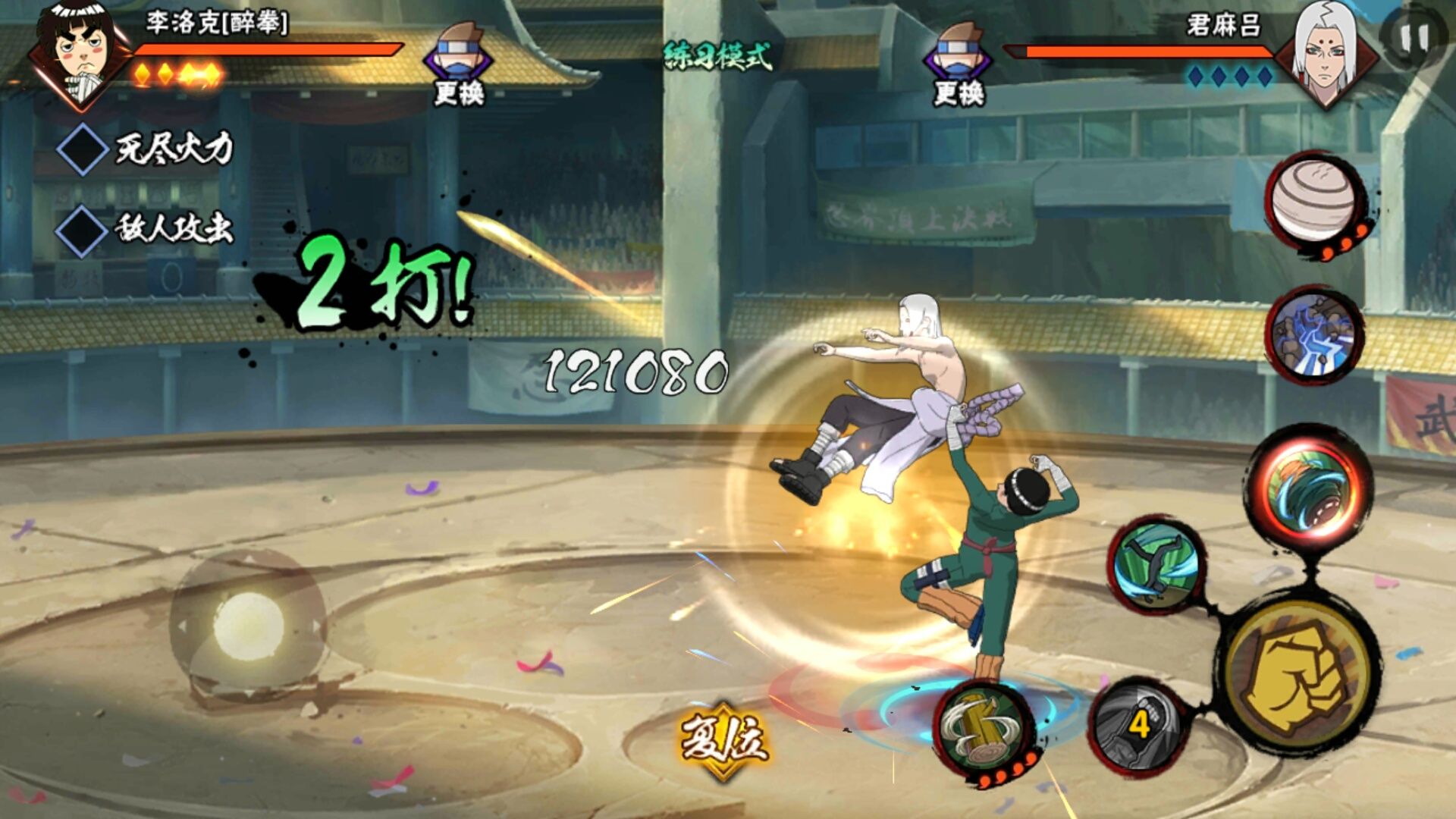Toggle the 无尽火力 option

[x=83, y=149]
